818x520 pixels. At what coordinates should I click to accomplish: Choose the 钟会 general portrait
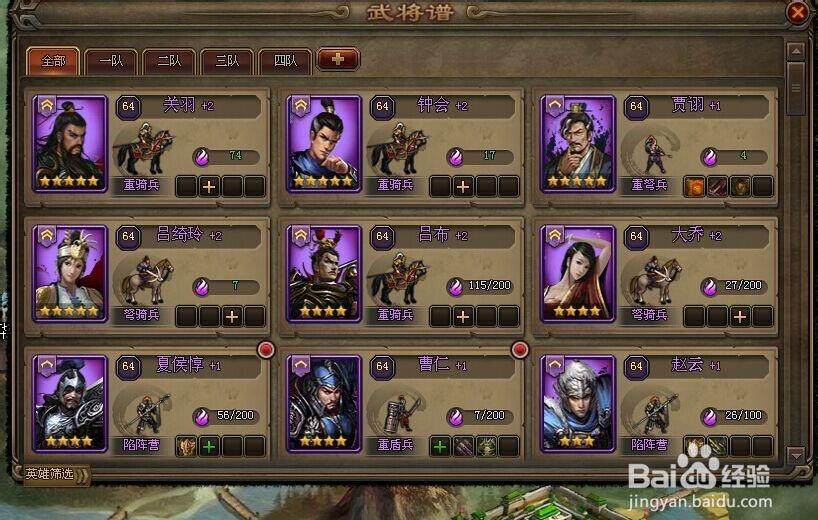pyautogui.click(x=324, y=143)
